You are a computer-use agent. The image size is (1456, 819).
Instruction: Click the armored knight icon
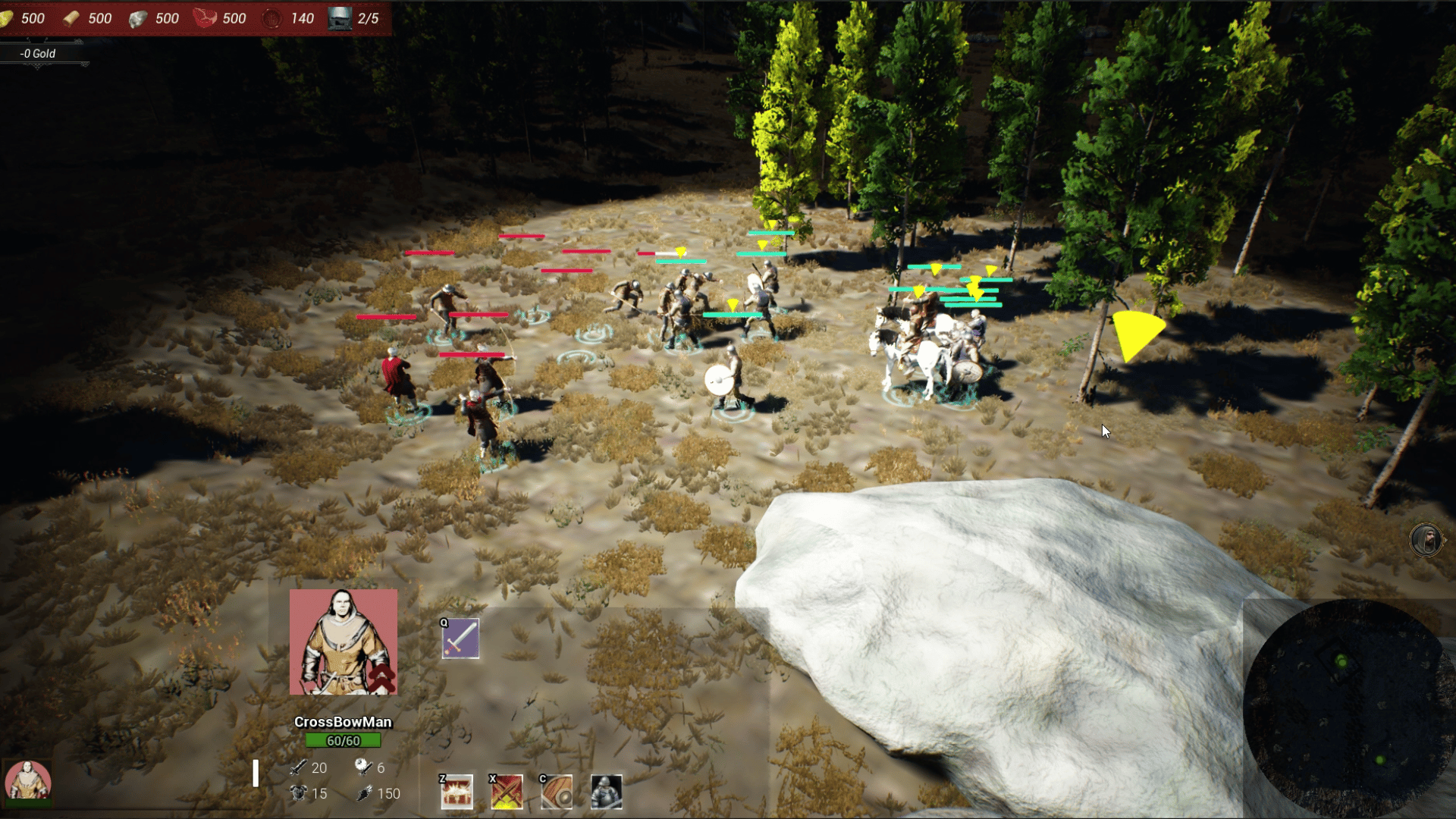(606, 792)
